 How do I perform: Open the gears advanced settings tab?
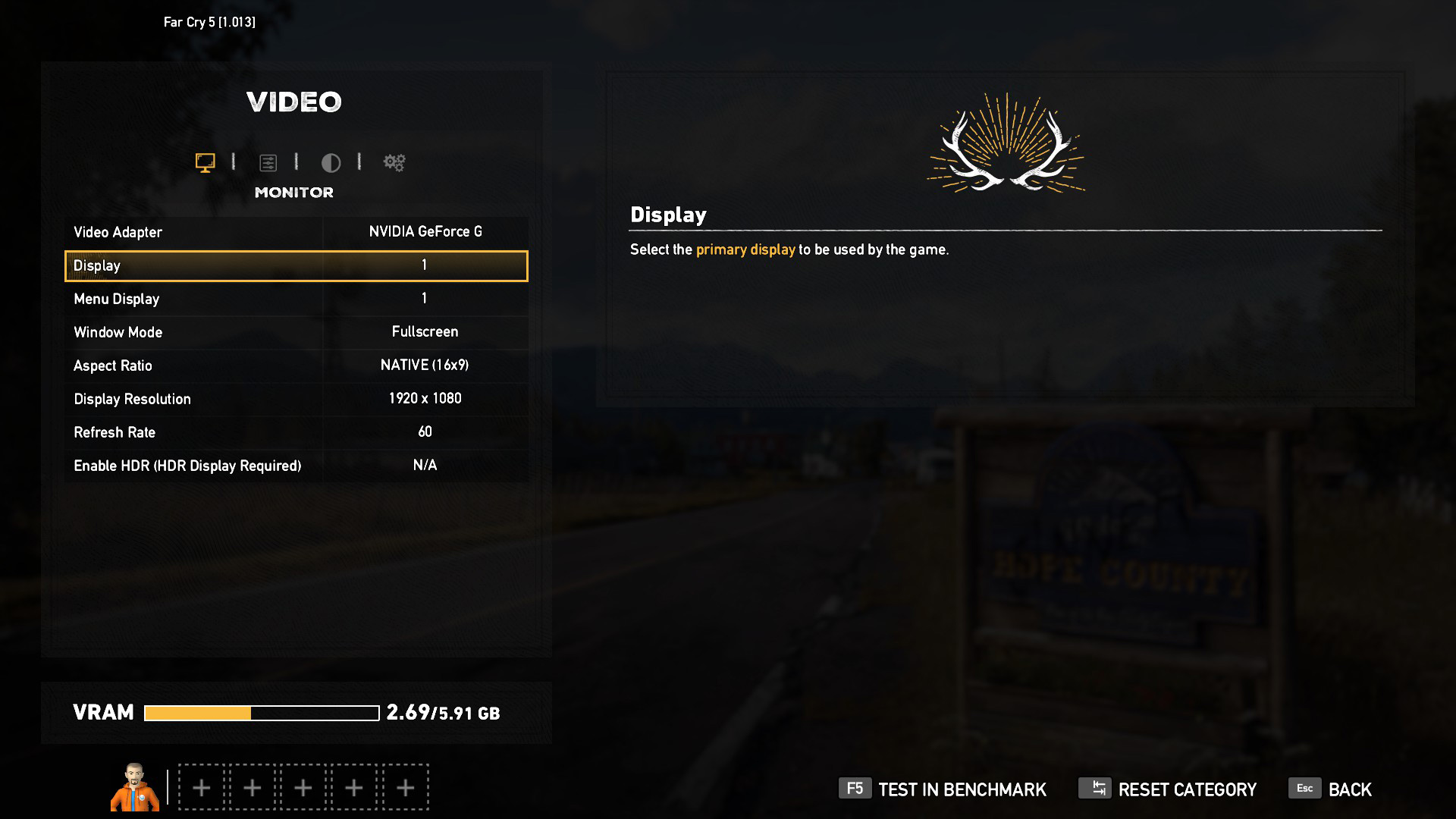click(394, 162)
